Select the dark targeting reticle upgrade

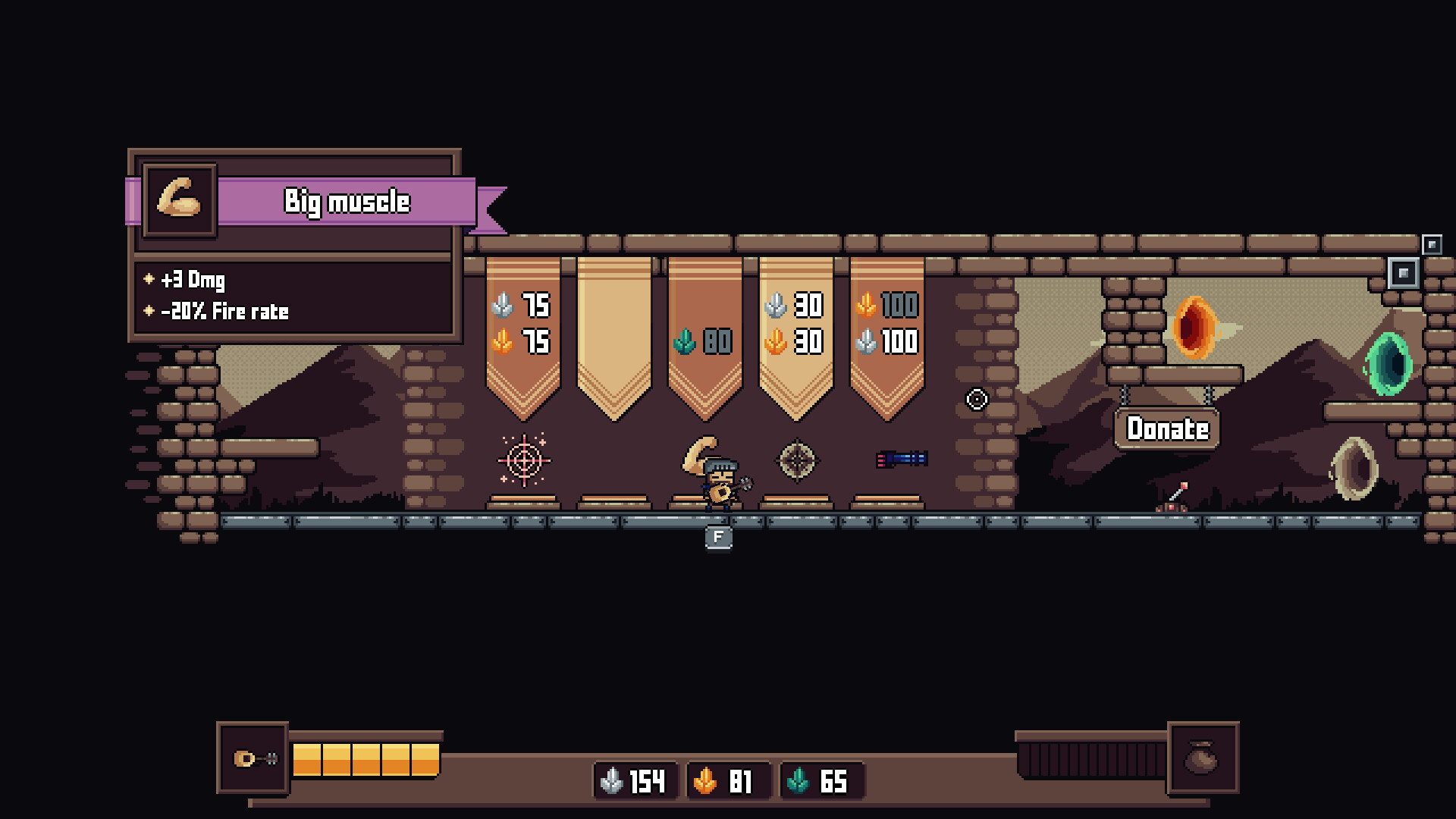[x=798, y=459]
